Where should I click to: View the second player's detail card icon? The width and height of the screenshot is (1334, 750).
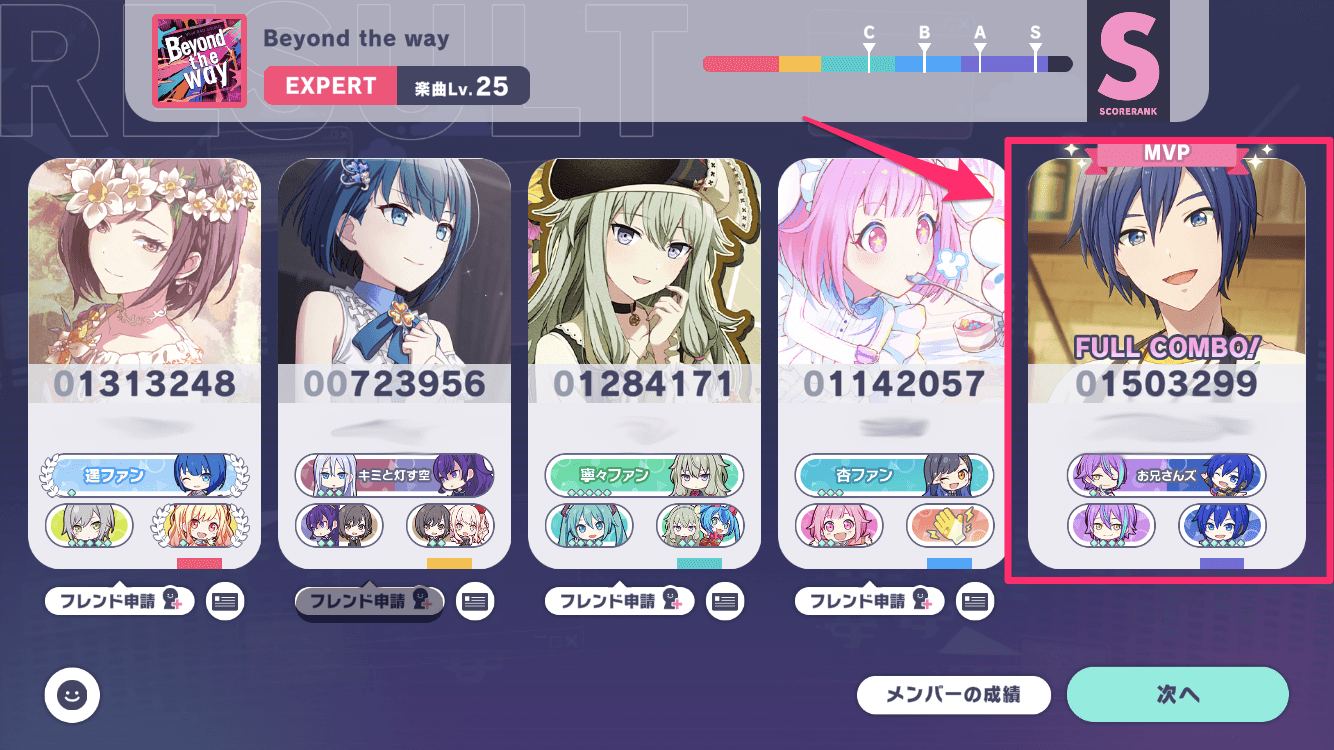click(475, 601)
